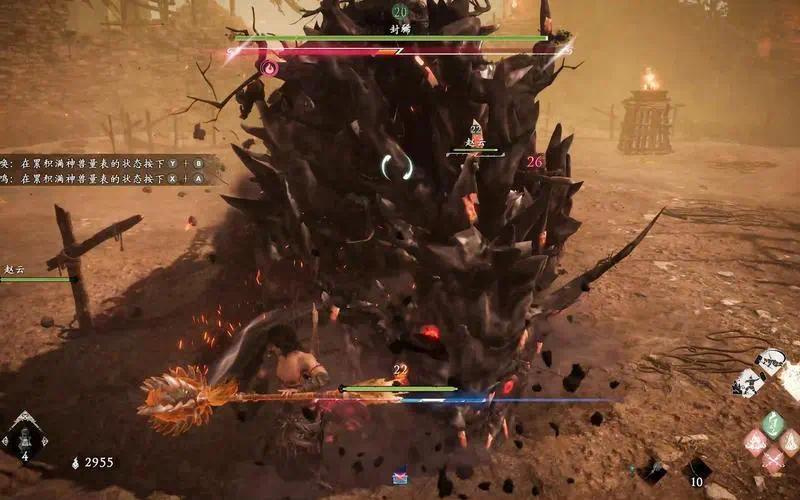This screenshot has width=800, height=500.
Task: Click the lock-on reticle on the boss
Action: 397,165
